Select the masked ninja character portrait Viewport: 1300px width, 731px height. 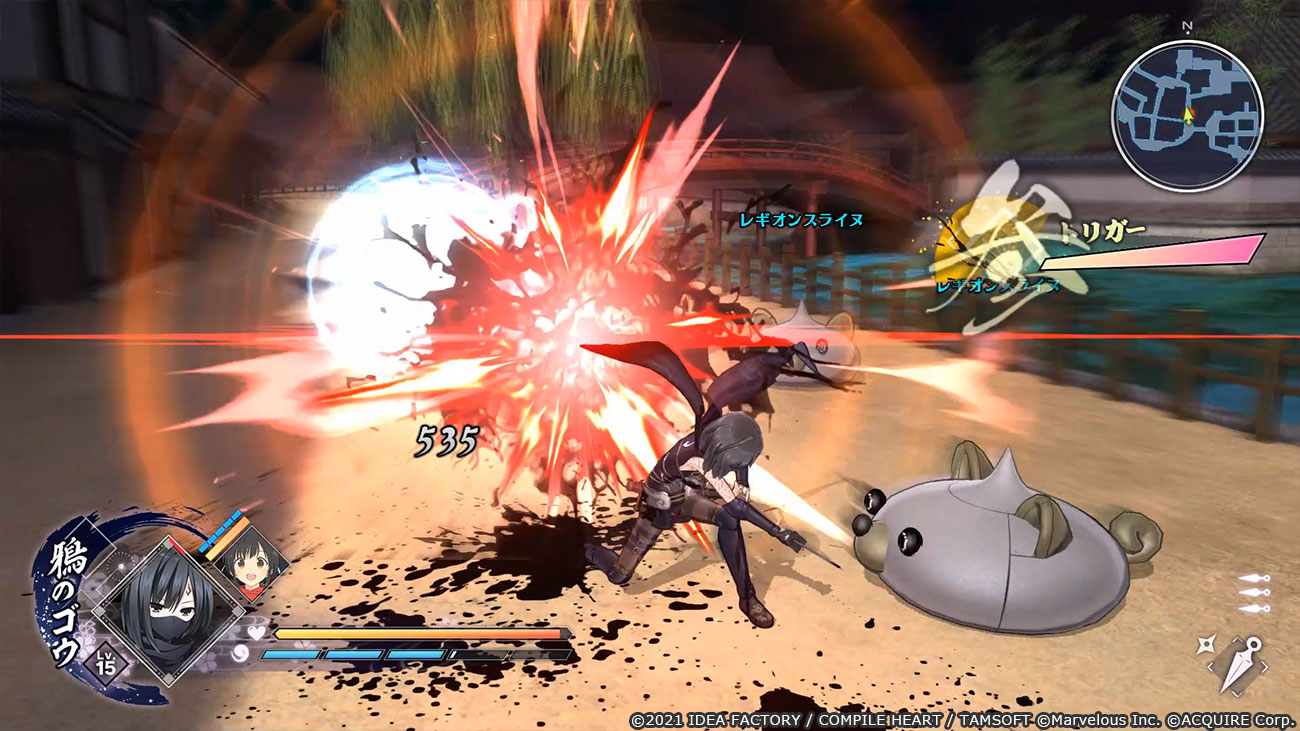tap(167, 608)
